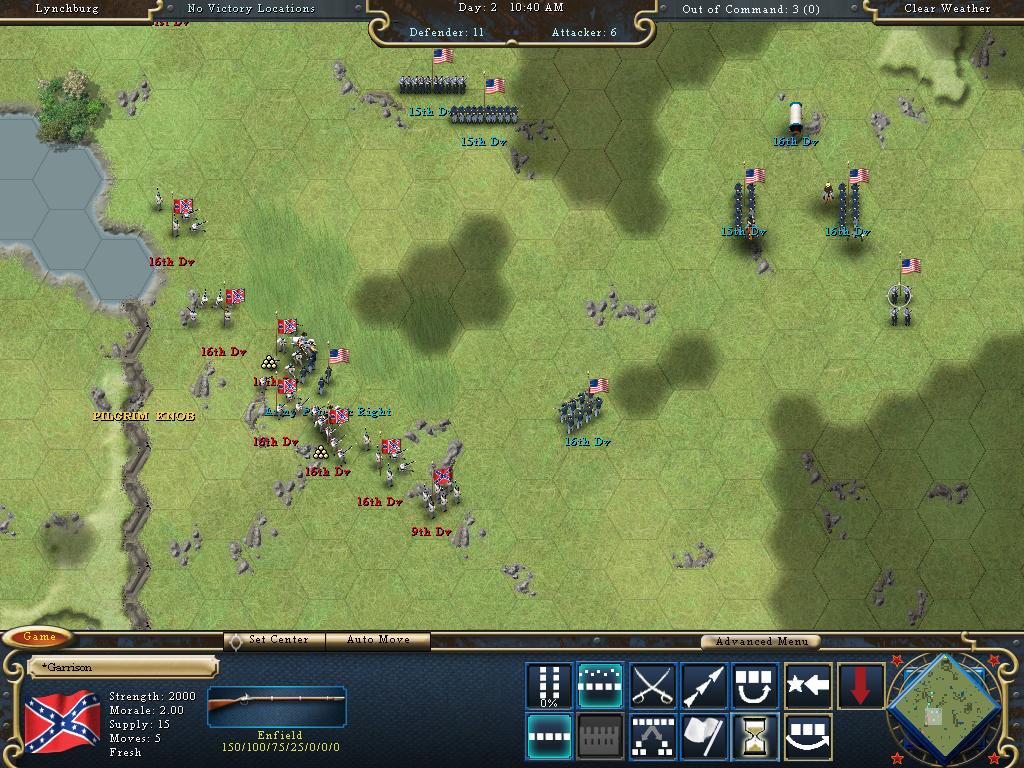Choose the split formation icon with arrows
This screenshot has height=768, width=1024.
[652, 737]
